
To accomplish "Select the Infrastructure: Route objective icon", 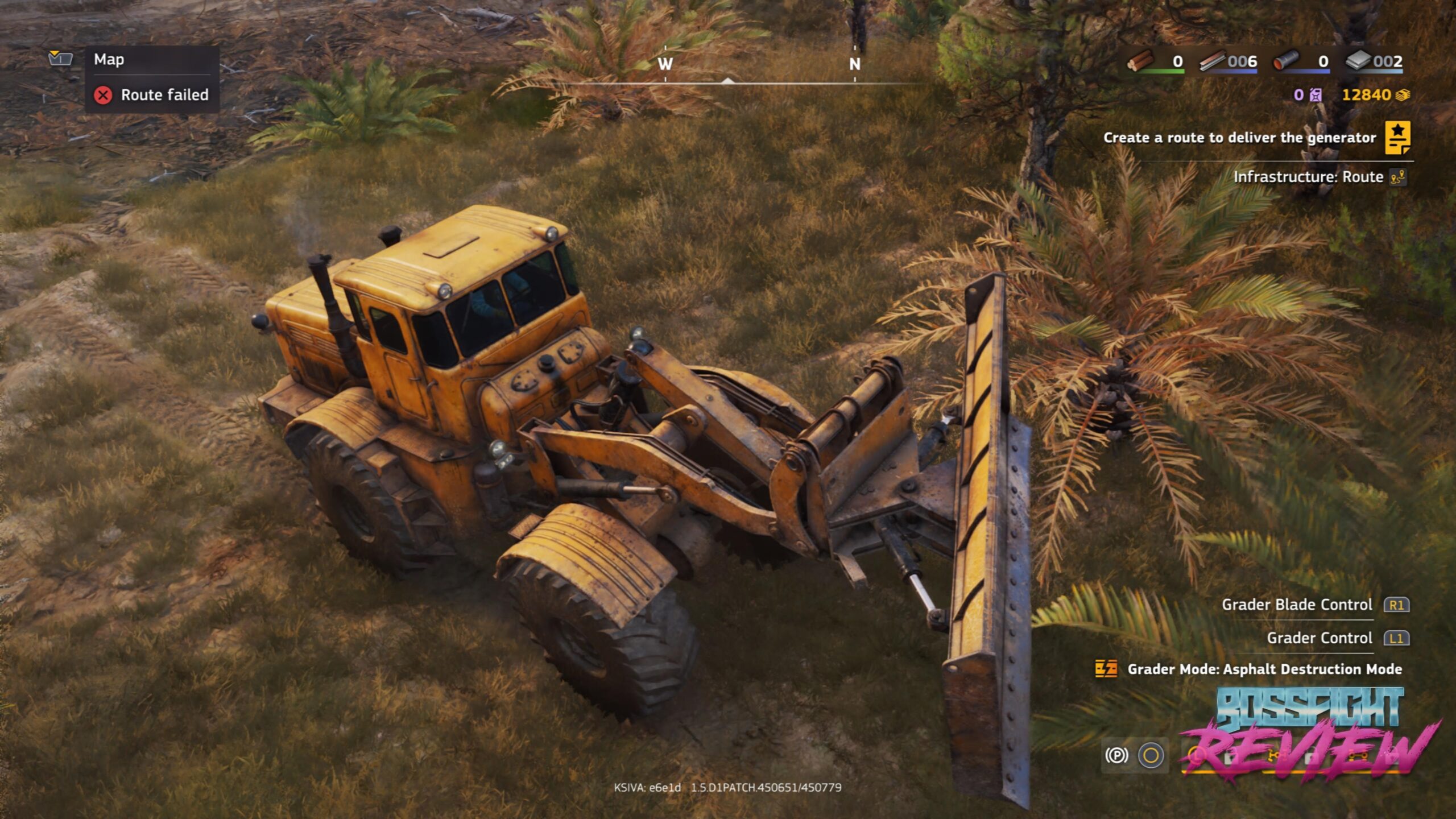I will click(1397, 177).
